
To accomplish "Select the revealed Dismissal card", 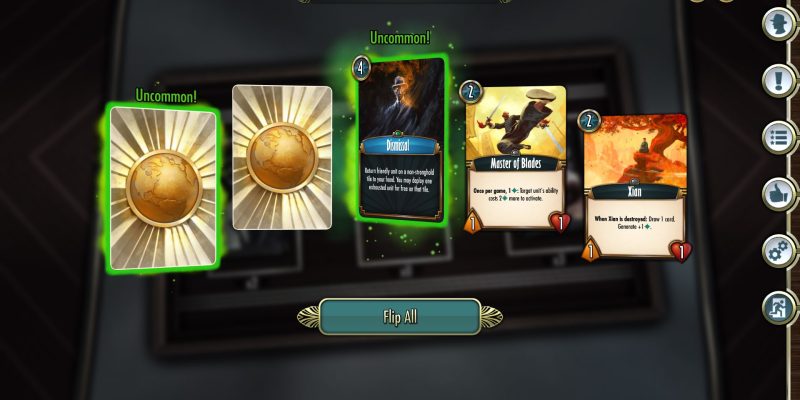I will [x=400, y=137].
